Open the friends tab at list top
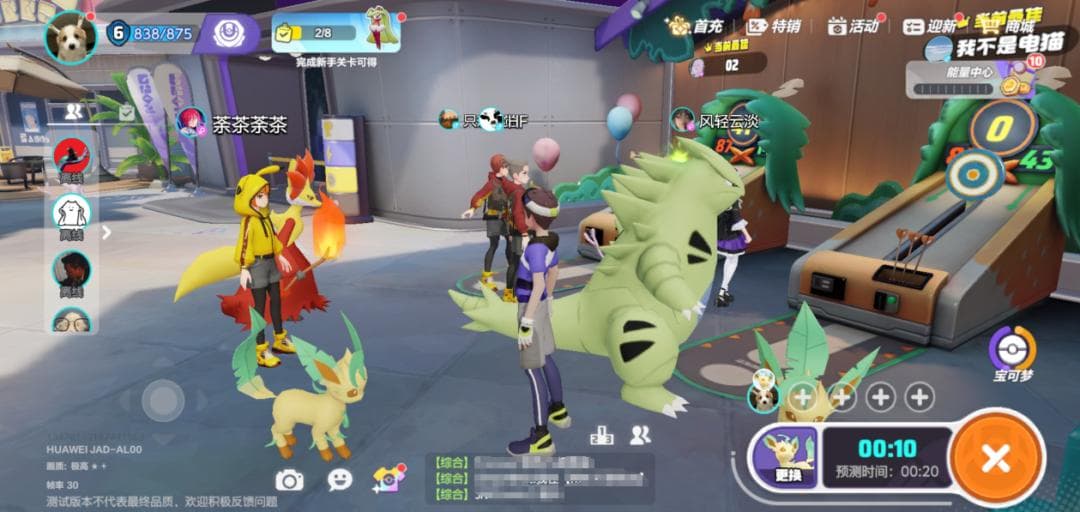Screen dimensions: 1080x512 point(74,111)
